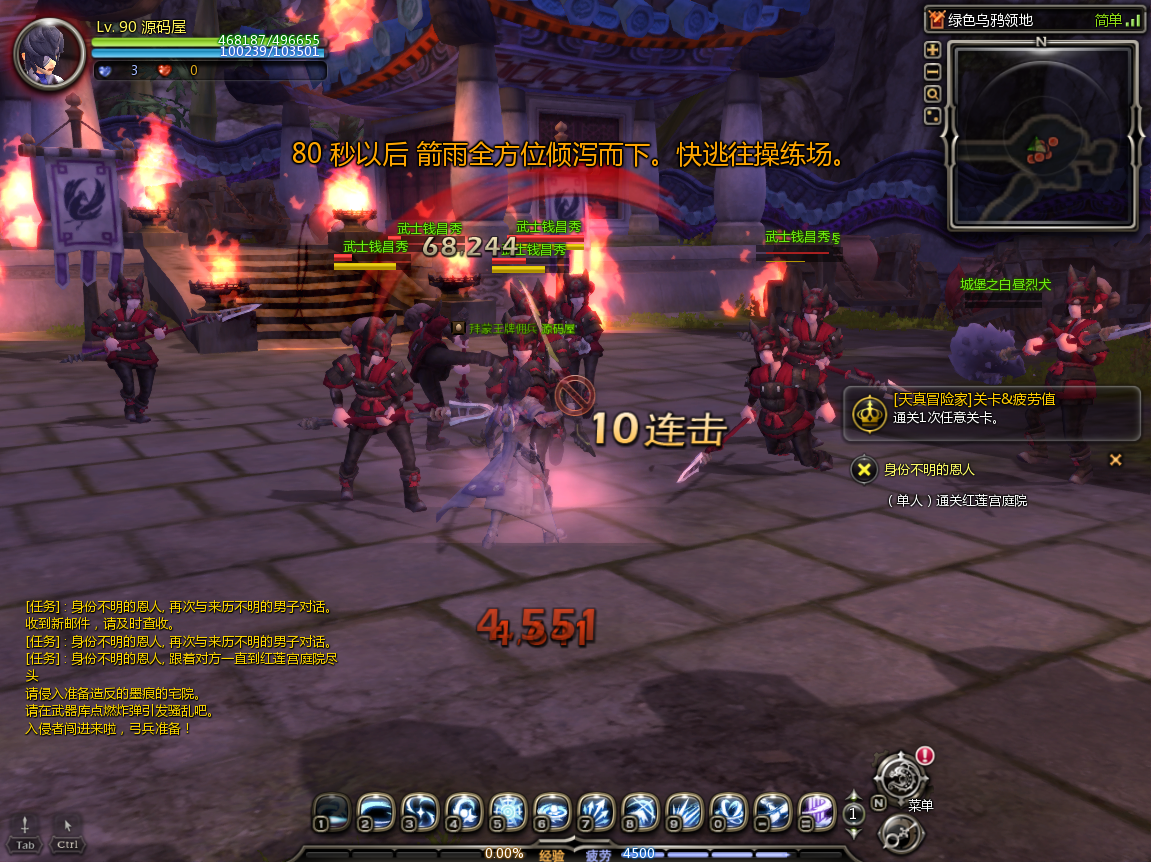The image size is (1151, 862).
Task: Trigger the arrow volley skill in slot 7
Action: tap(595, 811)
